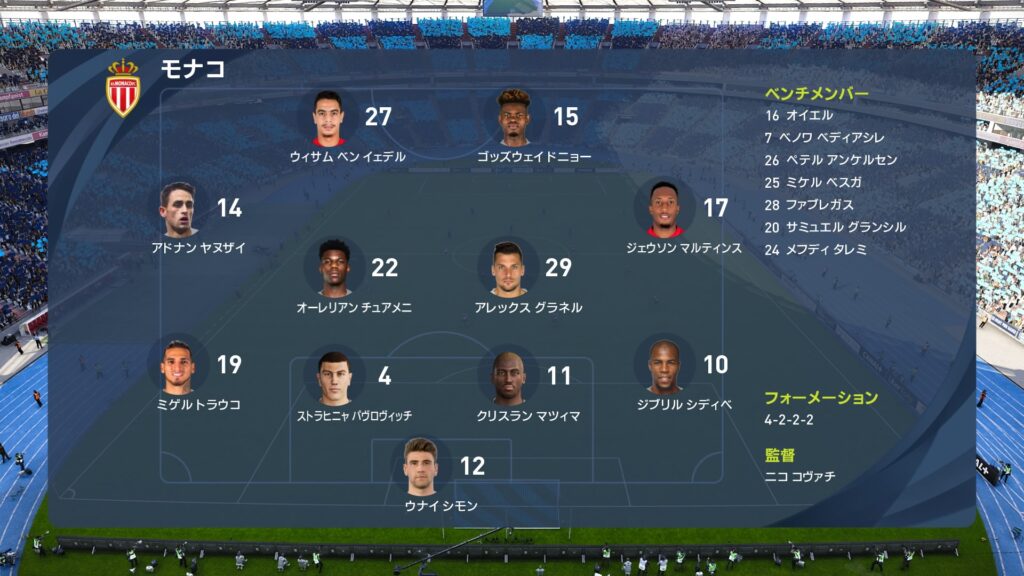1024x576 pixels.
Task: Select Djibril Sidibé, number 10
Action: pyautogui.click(x=664, y=365)
